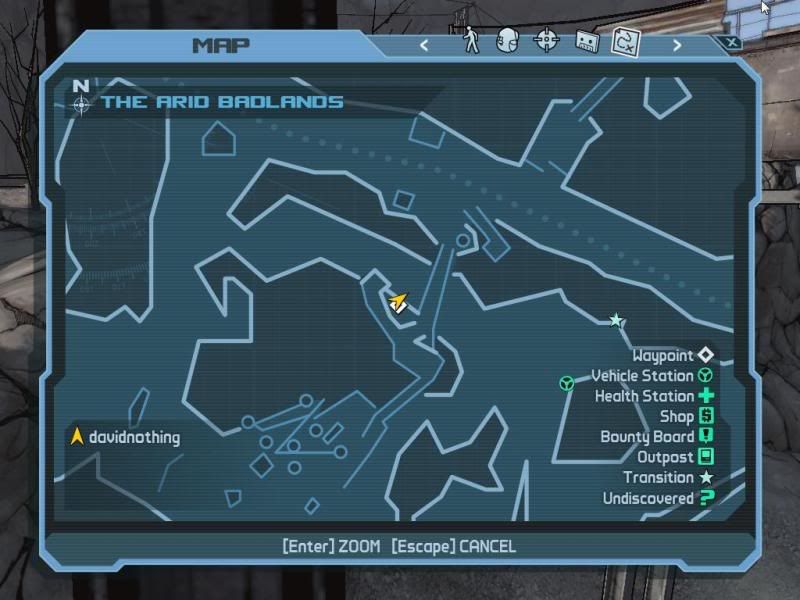This screenshot has height=600, width=800.
Task: Open the cassette tape log tab
Action: coord(586,41)
